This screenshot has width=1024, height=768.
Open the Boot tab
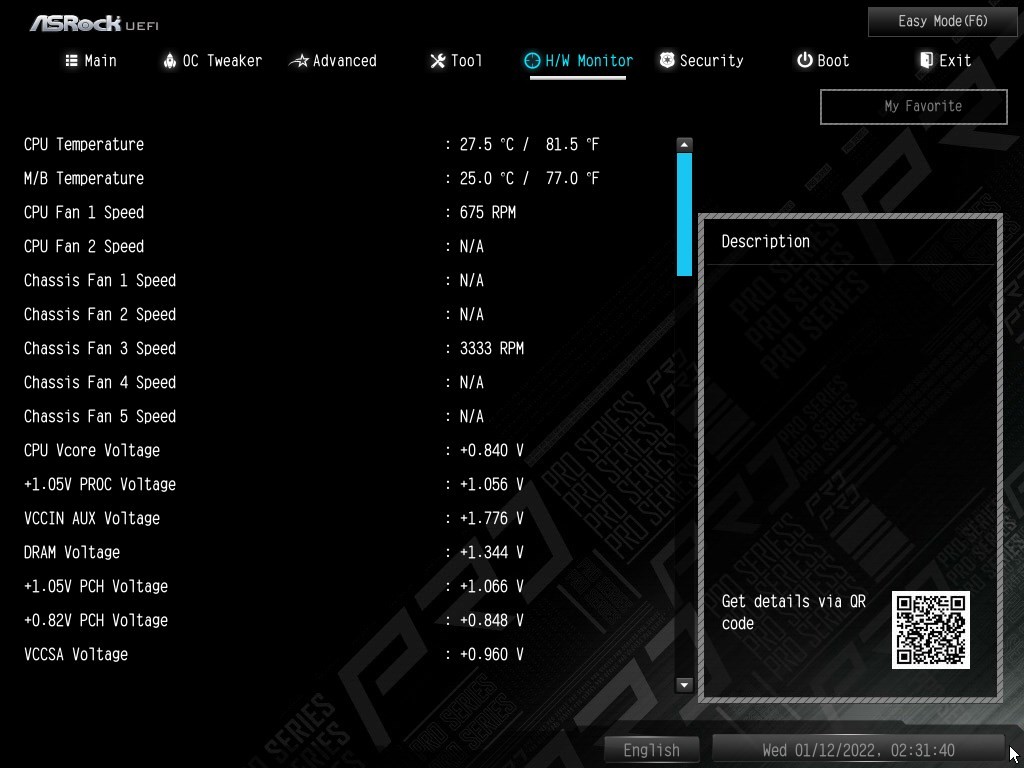pyautogui.click(x=823, y=61)
